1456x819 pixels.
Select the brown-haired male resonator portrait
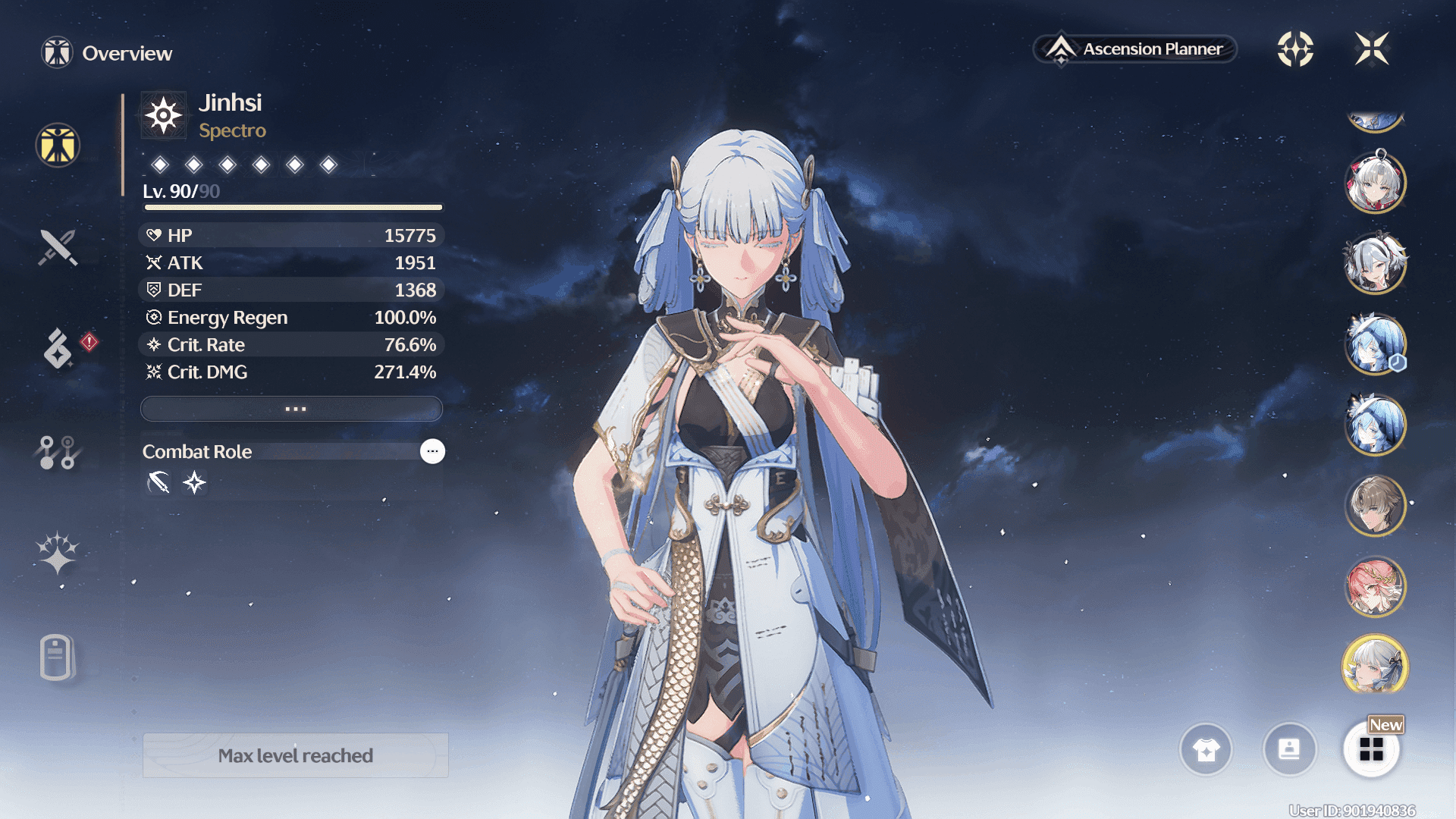(1375, 505)
